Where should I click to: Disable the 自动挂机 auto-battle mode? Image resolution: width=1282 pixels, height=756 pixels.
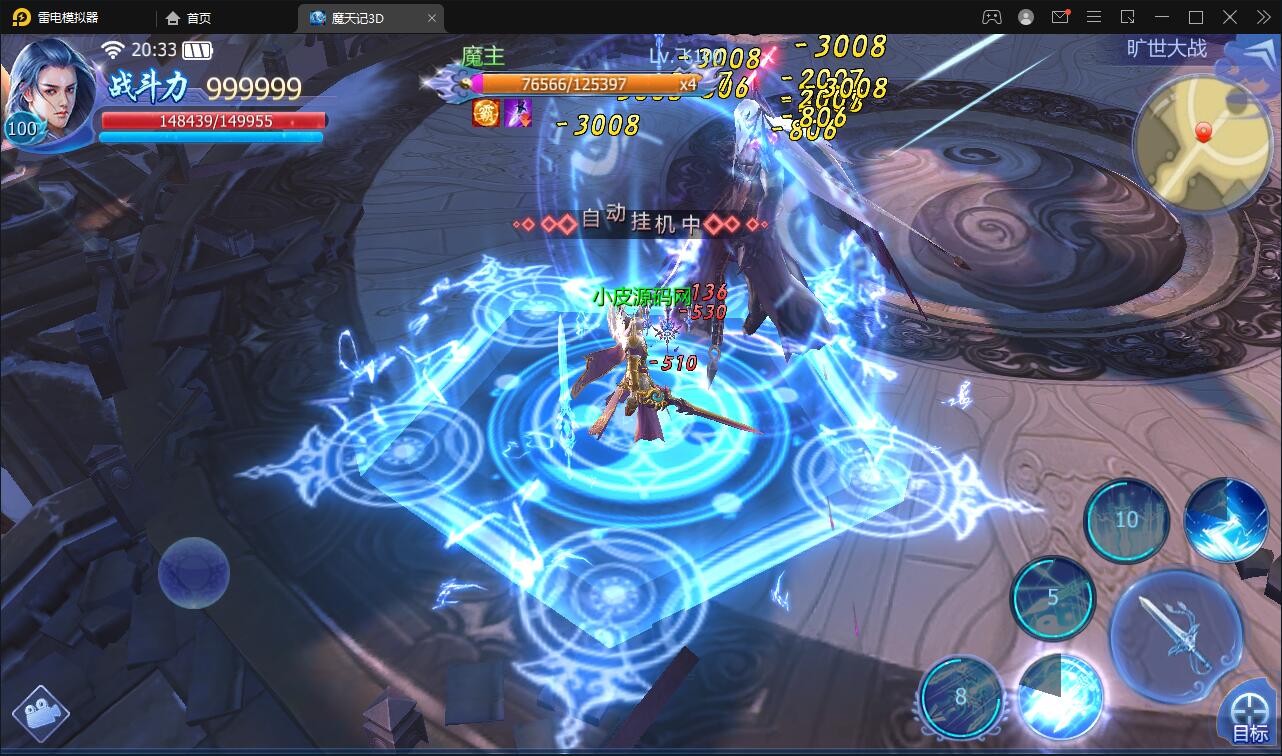click(x=642, y=221)
